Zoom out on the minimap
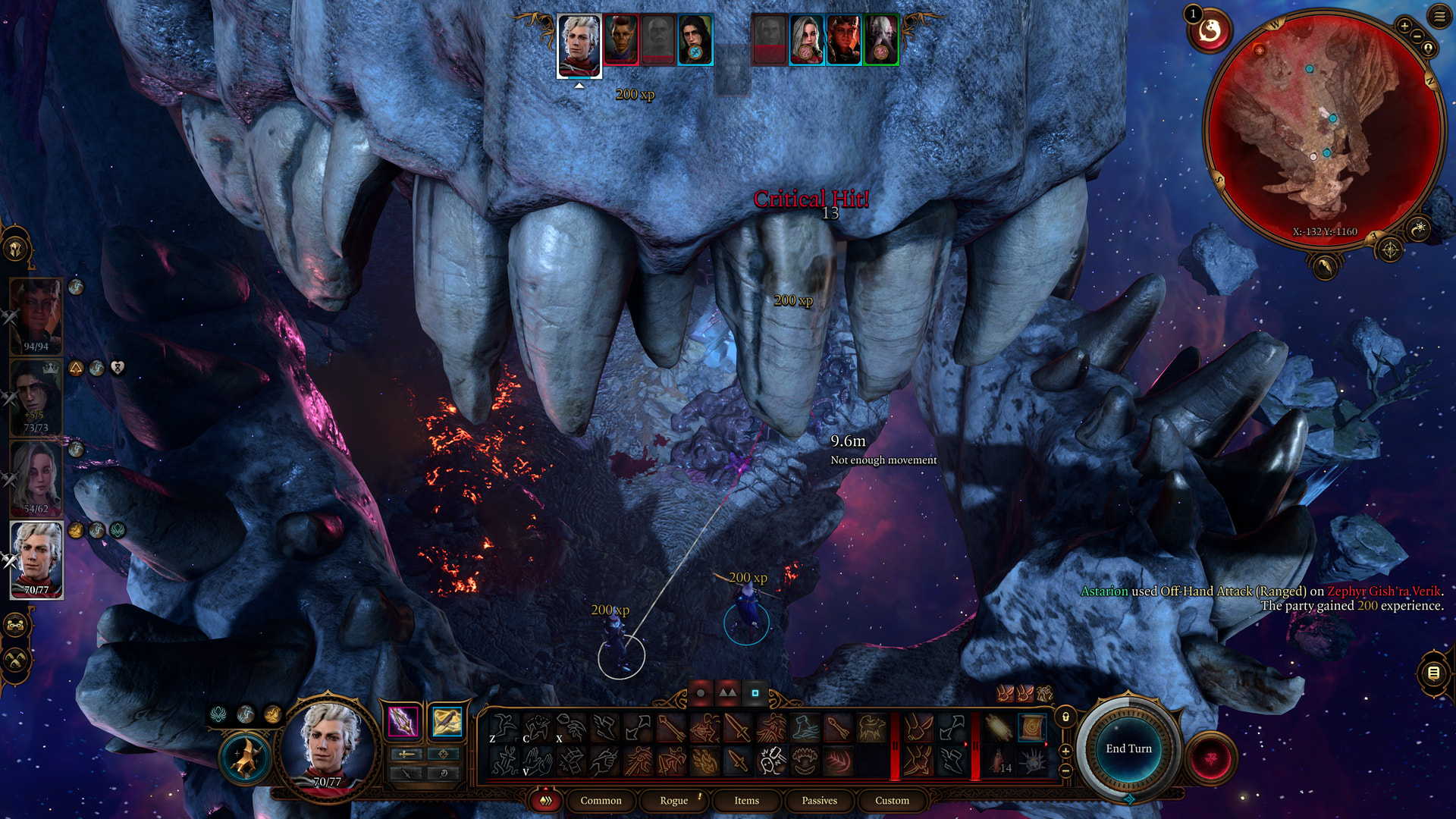Image resolution: width=1456 pixels, height=819 pixels. (1417, 36)
